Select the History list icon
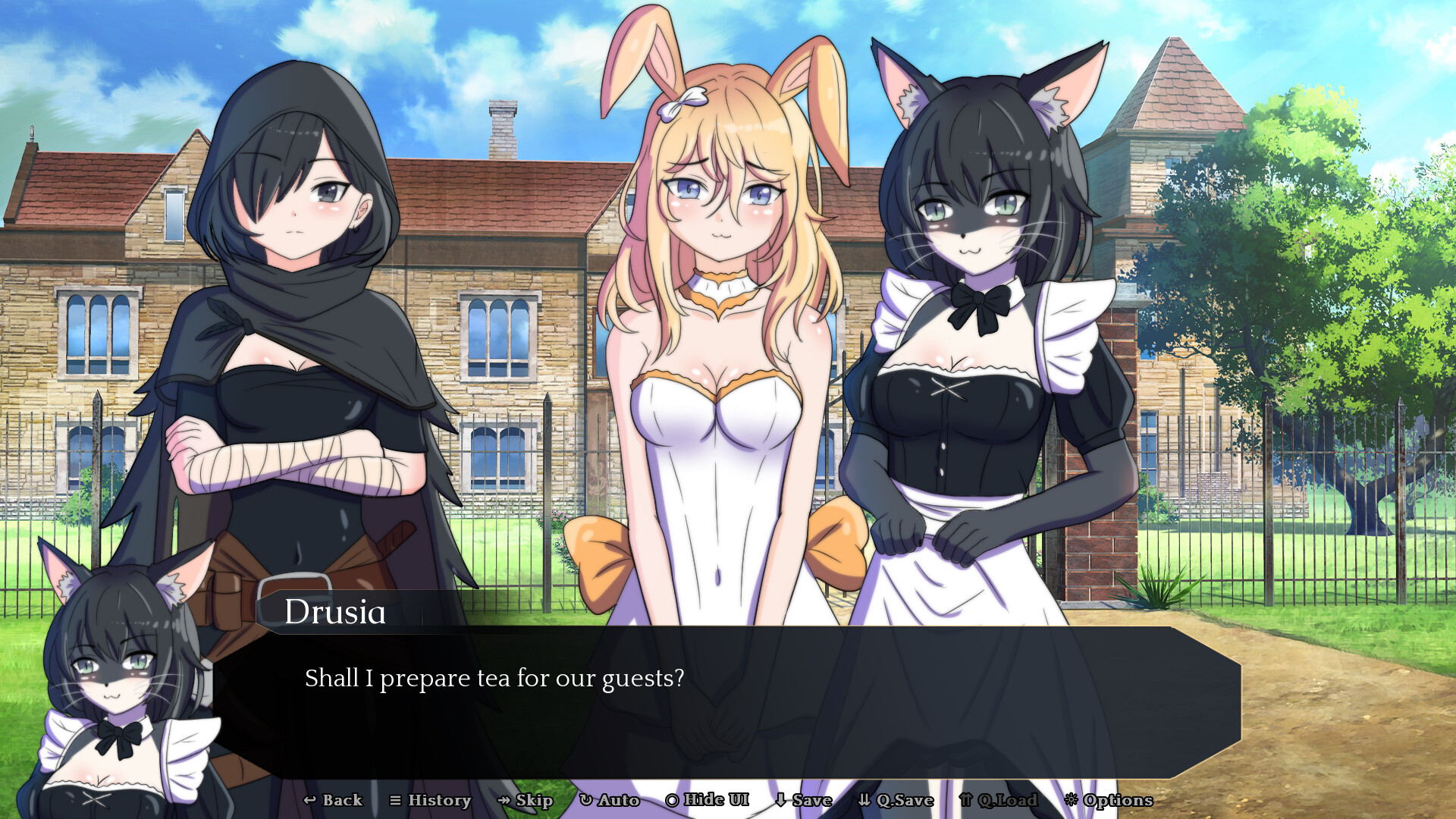 394,800
